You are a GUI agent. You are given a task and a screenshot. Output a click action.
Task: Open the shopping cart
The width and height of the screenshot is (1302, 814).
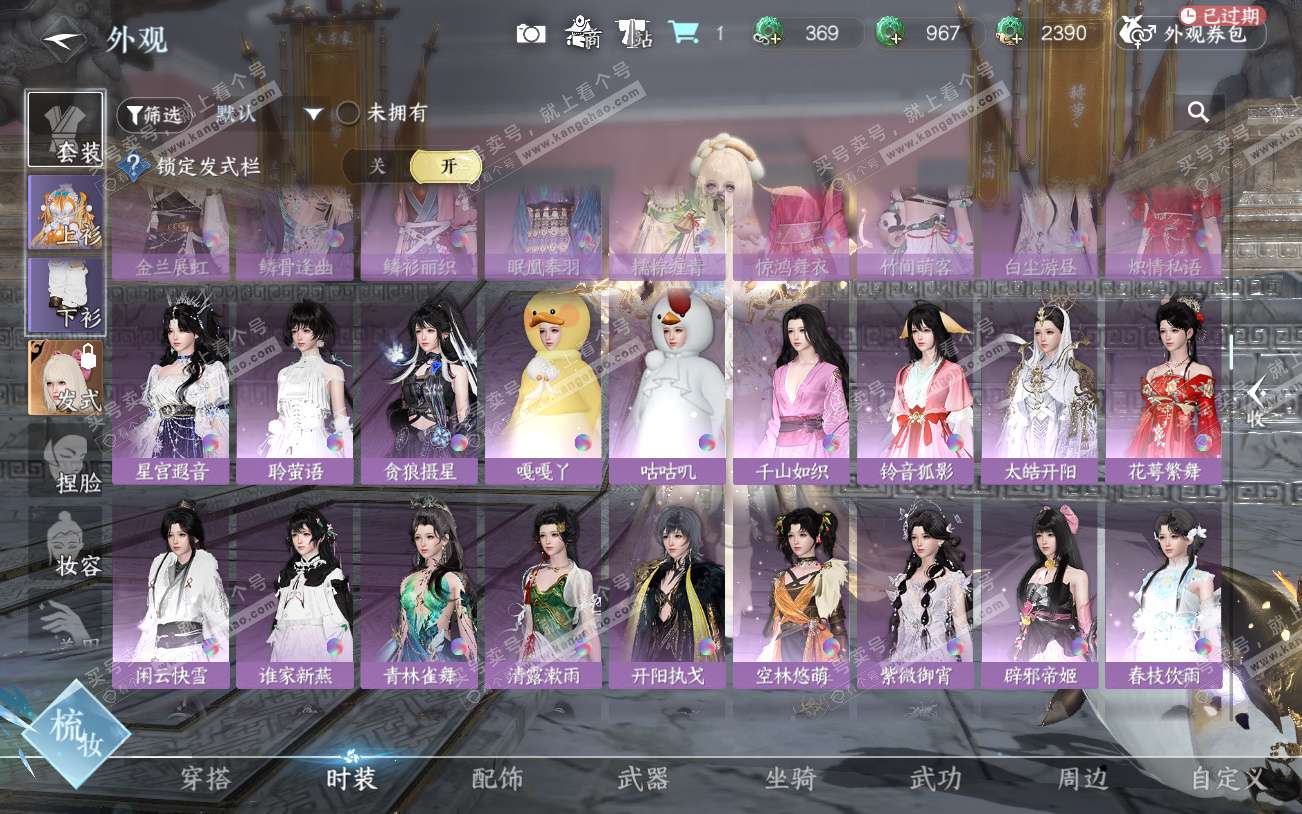click(684, 33)
